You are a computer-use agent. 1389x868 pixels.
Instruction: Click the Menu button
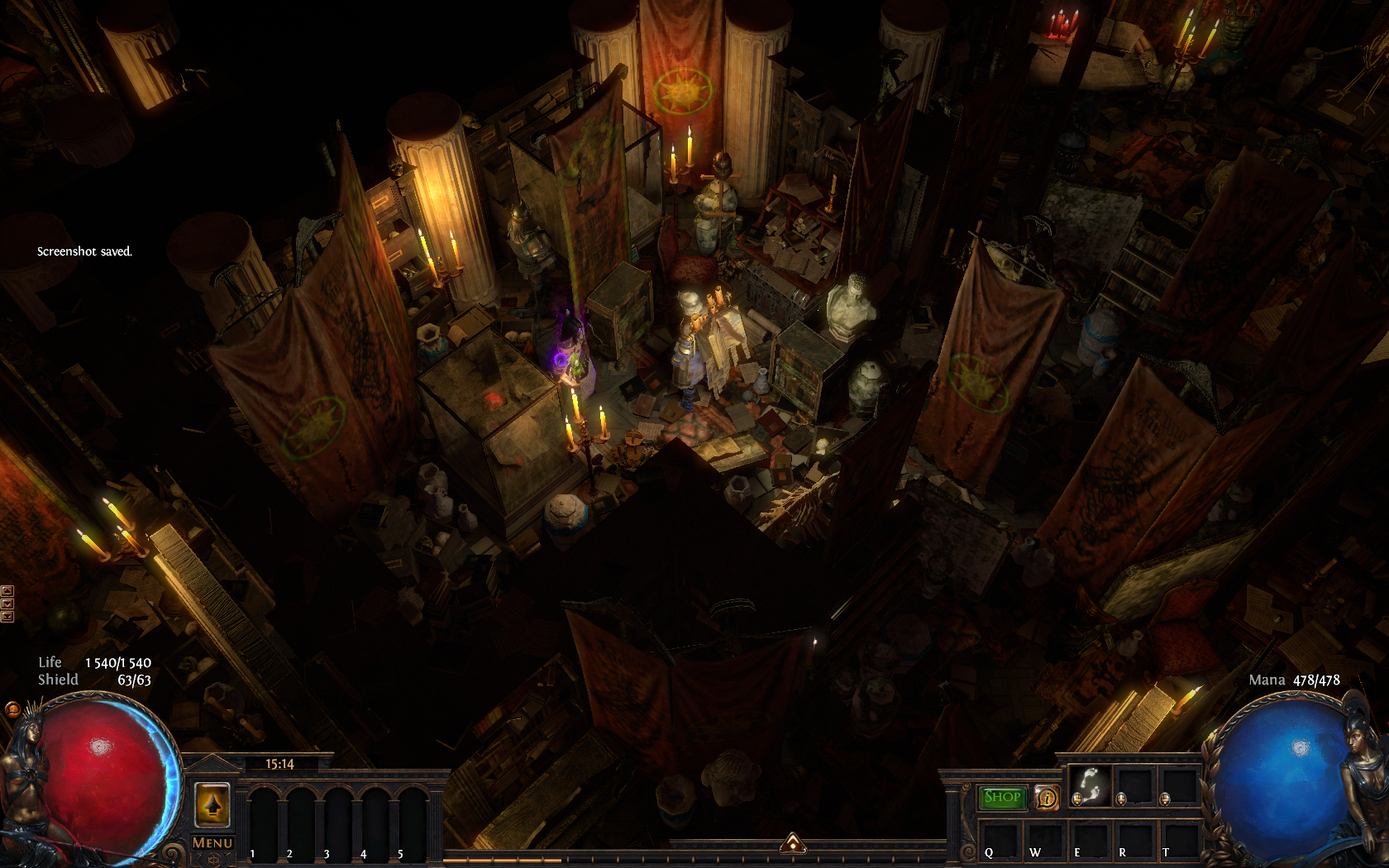(x=212, y=842)
